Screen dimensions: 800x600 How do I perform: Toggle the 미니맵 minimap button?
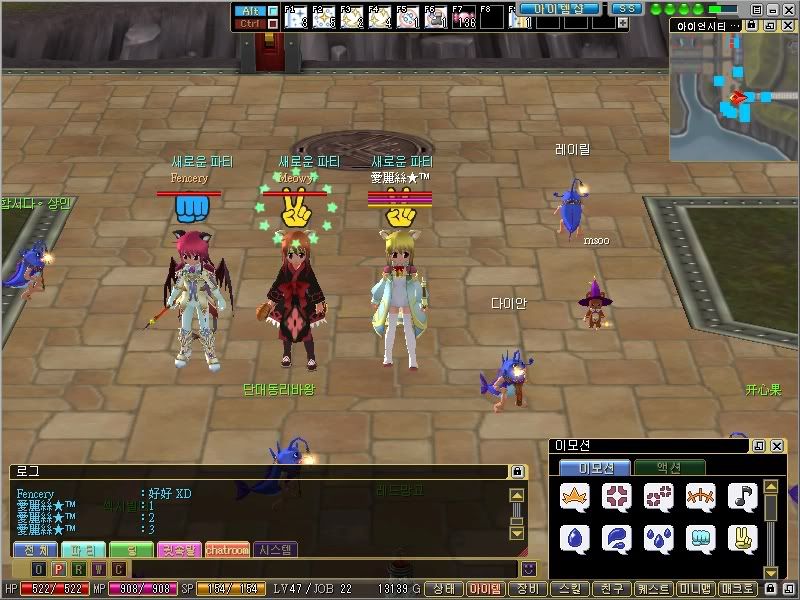pyautogui.click(x=695, y=590)
